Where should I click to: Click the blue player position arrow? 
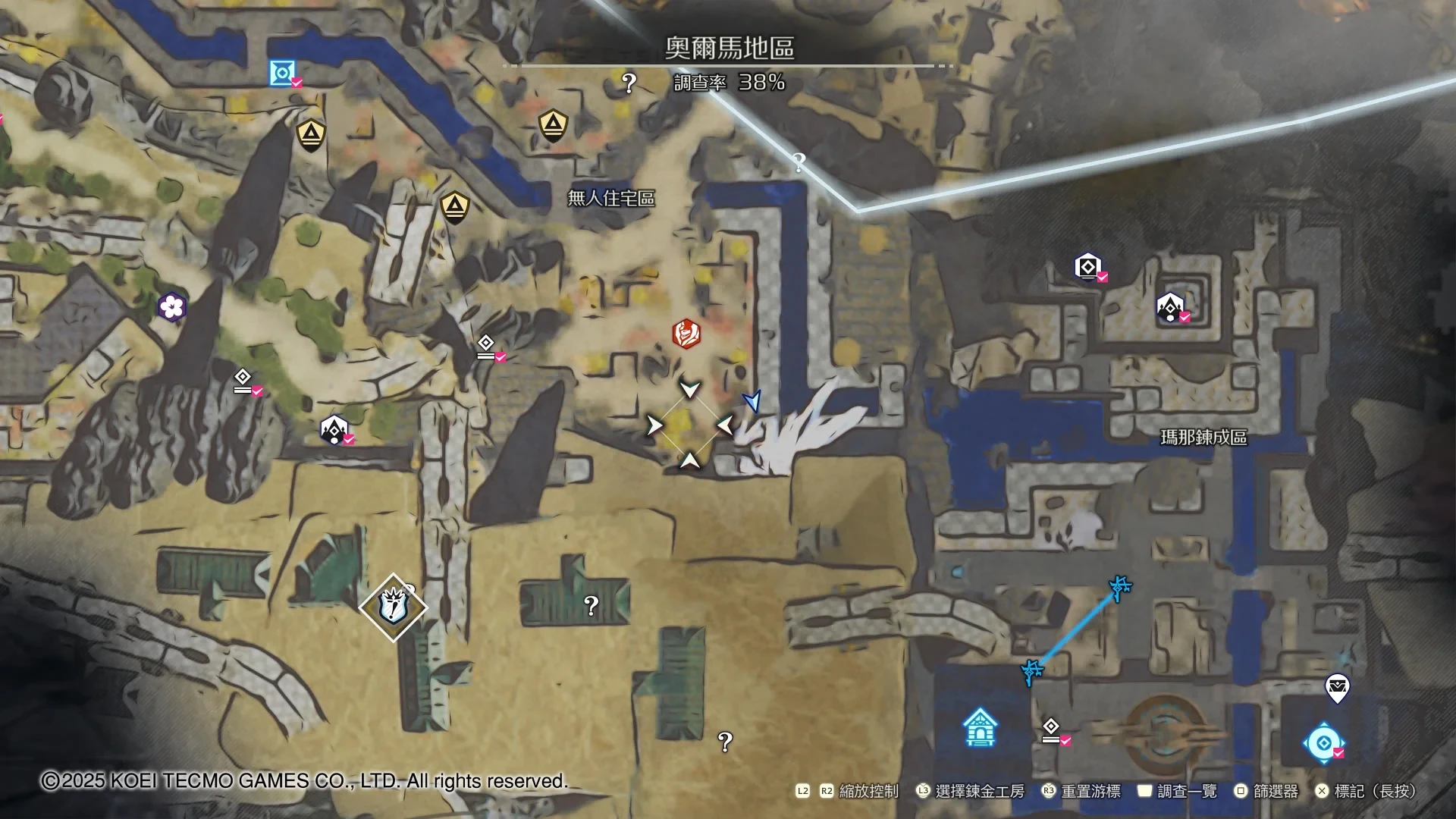pyautogui.click(x=752, y=401)
